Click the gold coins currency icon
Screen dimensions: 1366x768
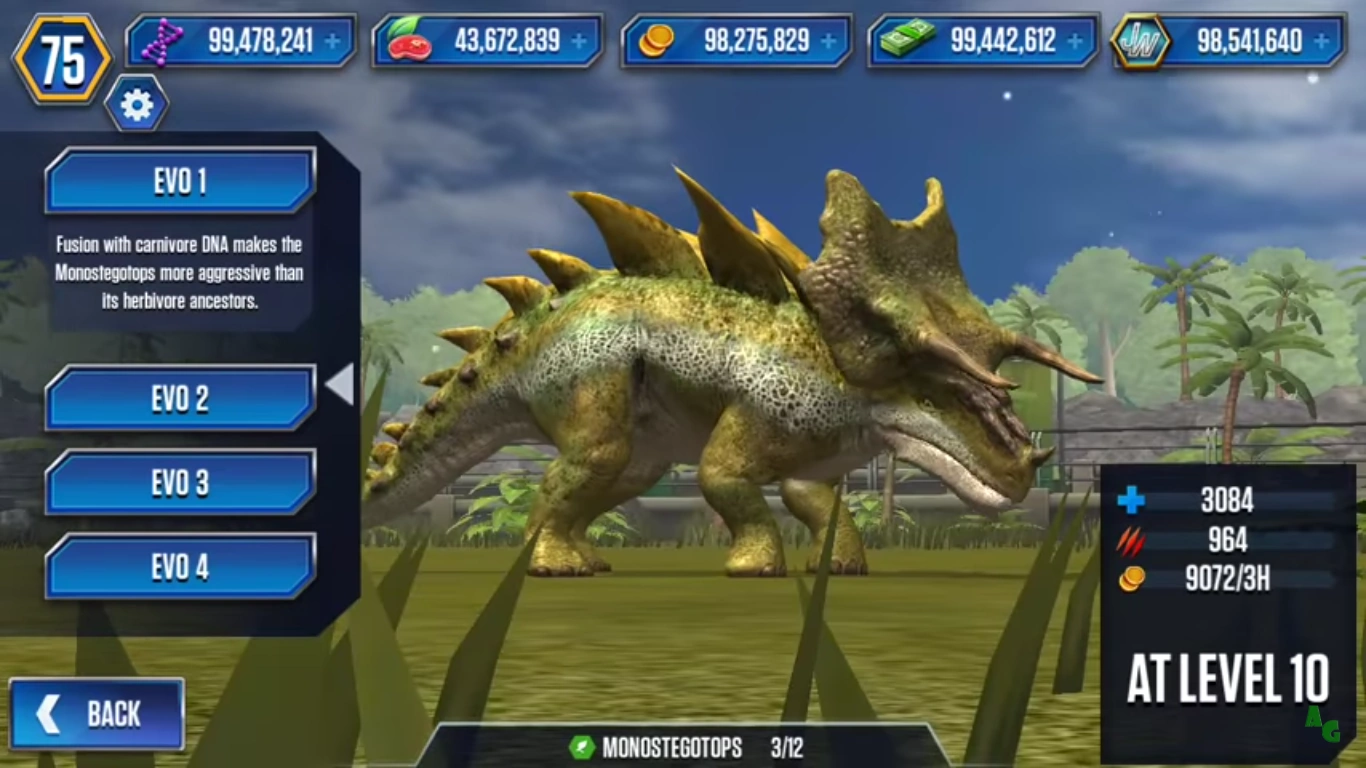(x=657, y=41)
